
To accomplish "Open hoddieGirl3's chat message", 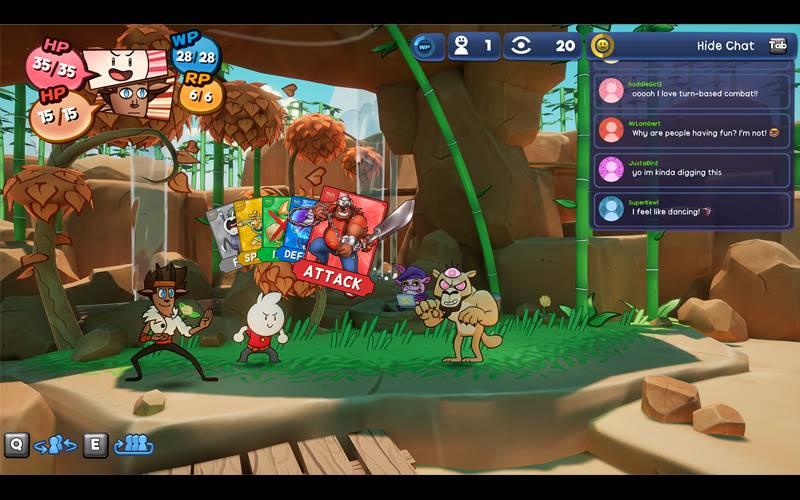I will click(691, 91).
